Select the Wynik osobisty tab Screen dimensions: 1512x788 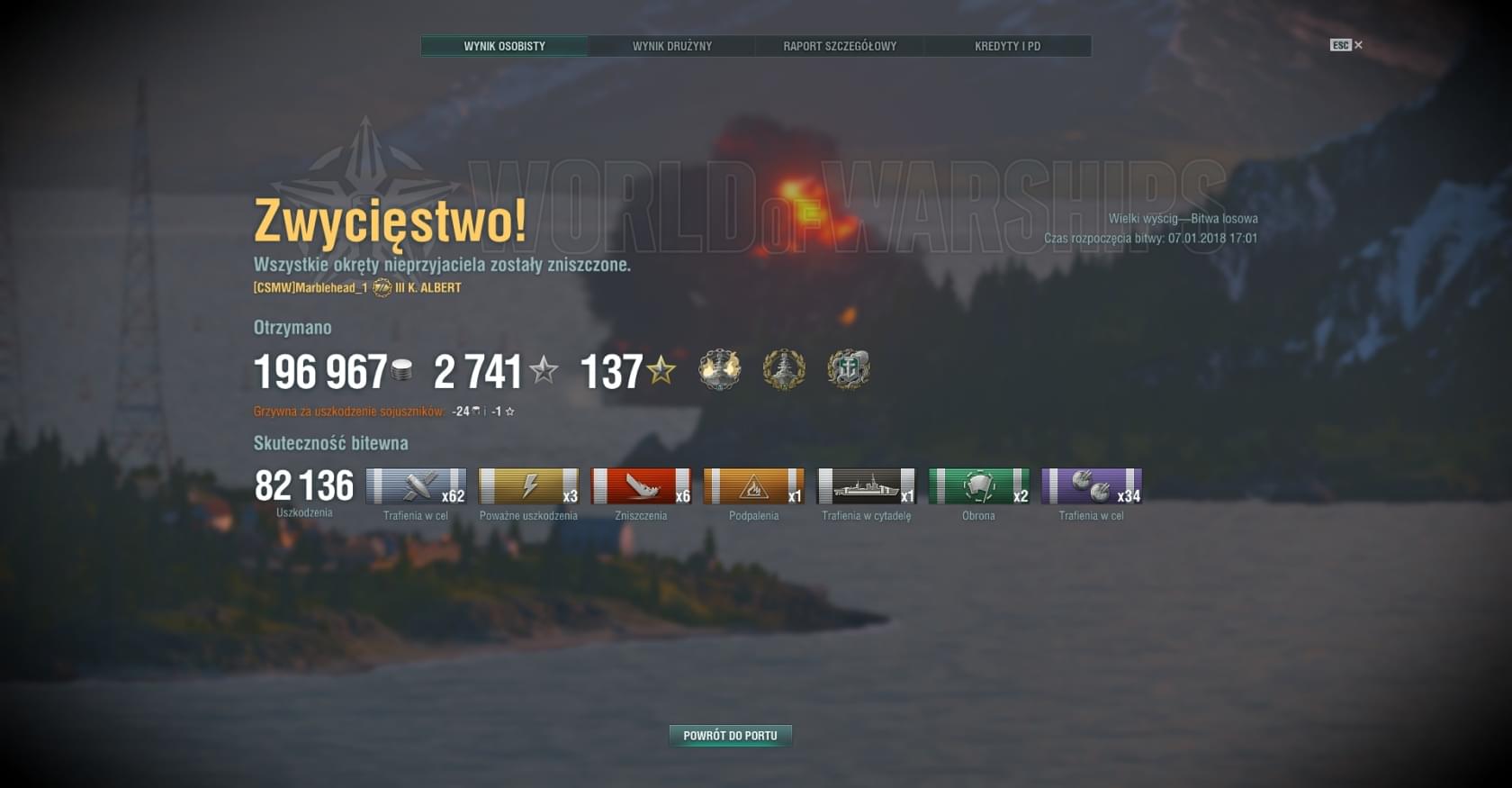click(x=504, y=46)
